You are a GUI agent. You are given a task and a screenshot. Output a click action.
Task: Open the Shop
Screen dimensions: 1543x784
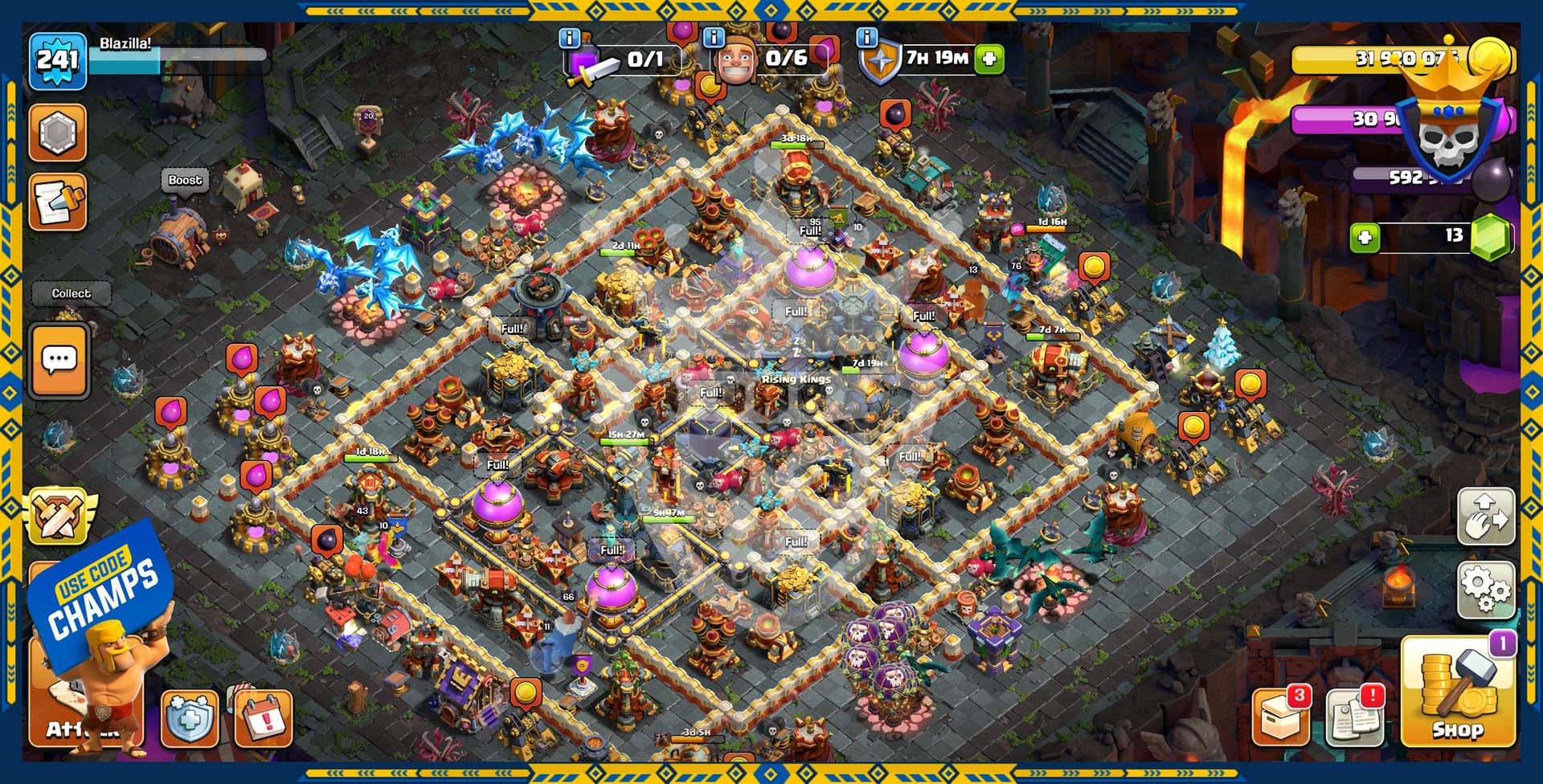tap(1458, 692)
